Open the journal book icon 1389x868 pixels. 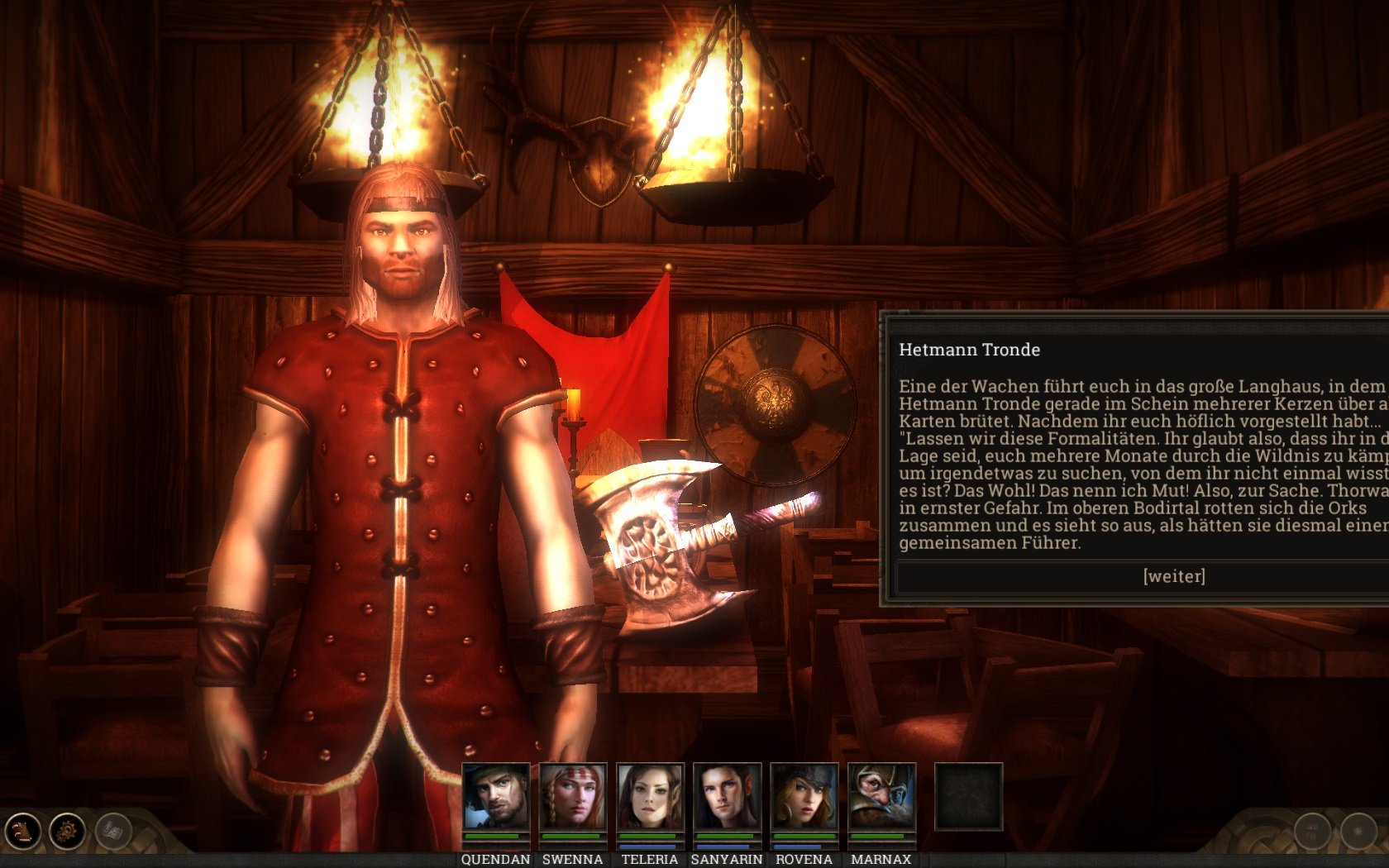coord(23,830)
